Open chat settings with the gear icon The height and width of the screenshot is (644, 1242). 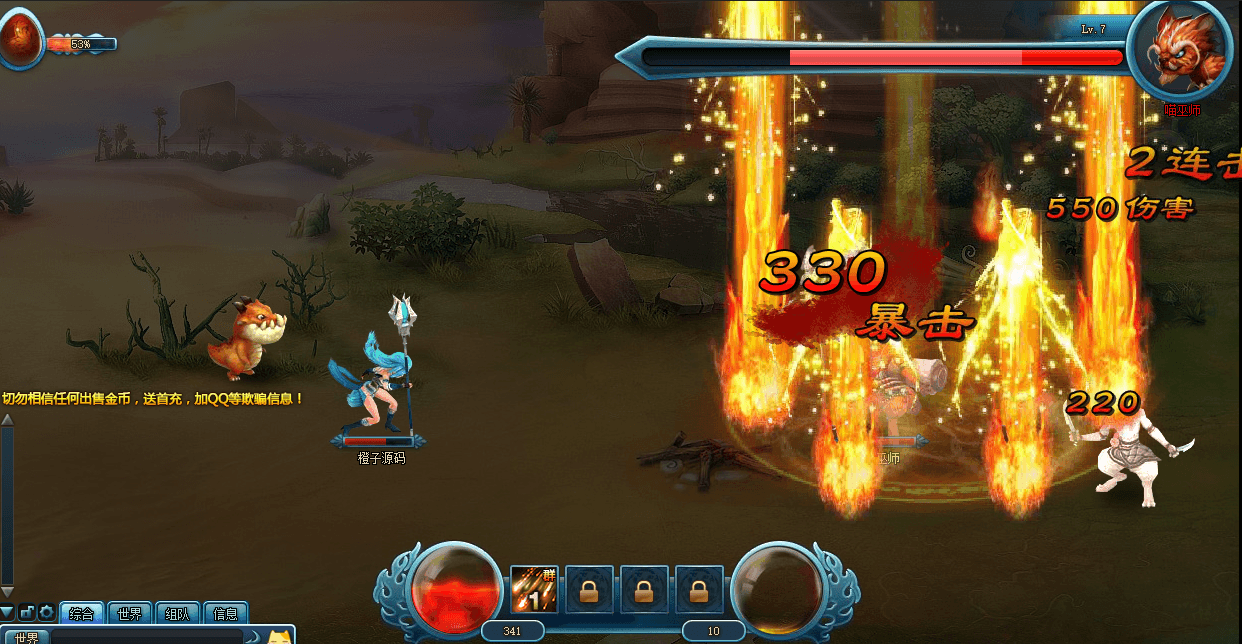[x=46, y=613]
